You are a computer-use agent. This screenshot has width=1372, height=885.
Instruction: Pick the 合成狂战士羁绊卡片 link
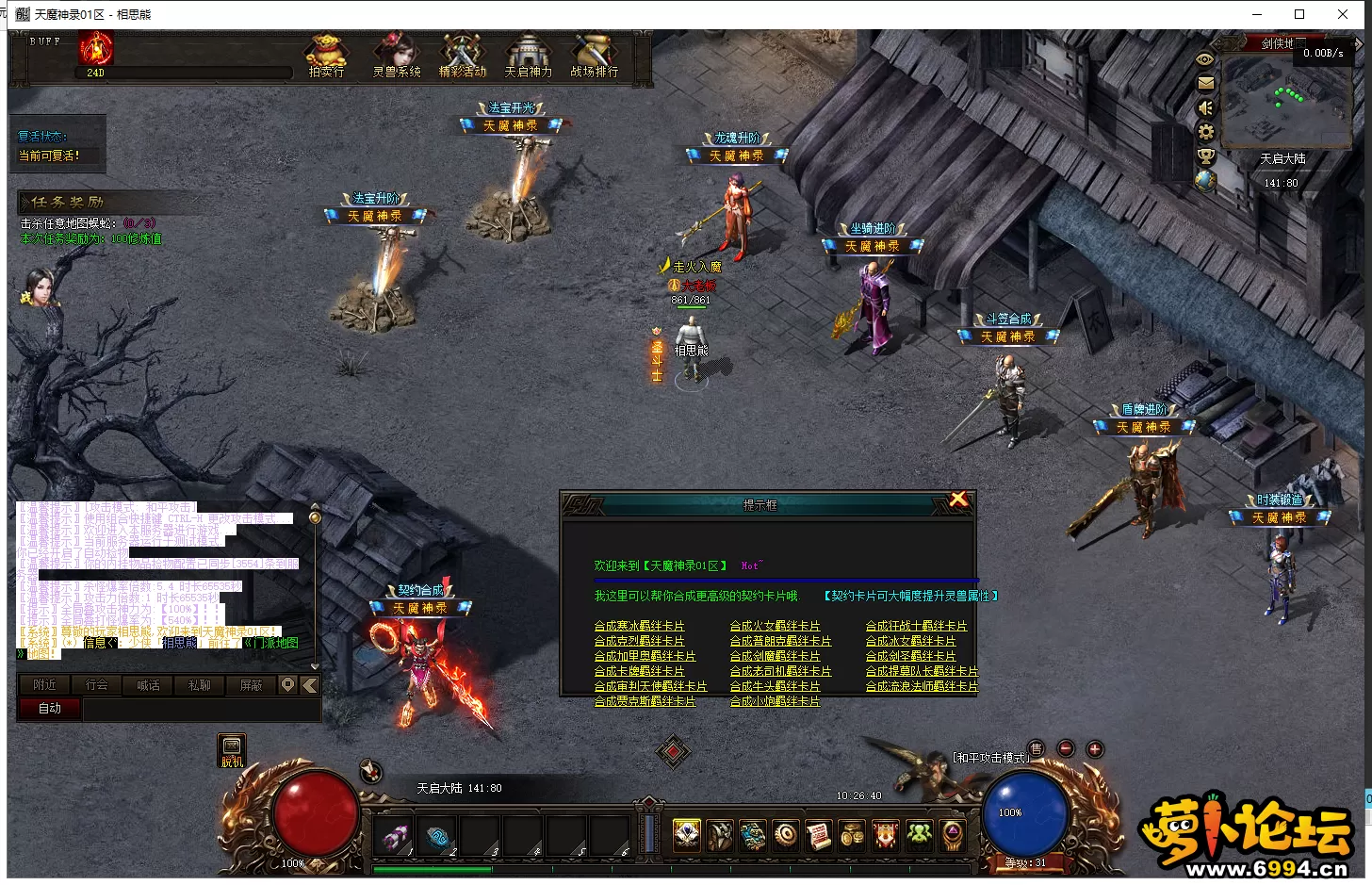[x=916, y=626]
